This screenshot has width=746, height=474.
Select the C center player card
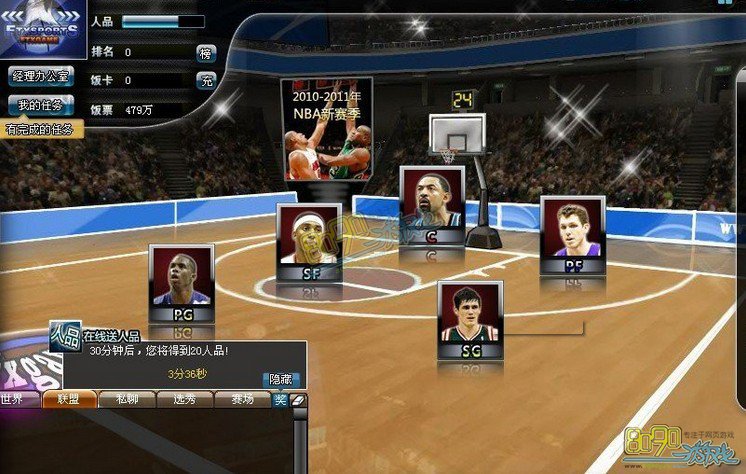(432, 206)
